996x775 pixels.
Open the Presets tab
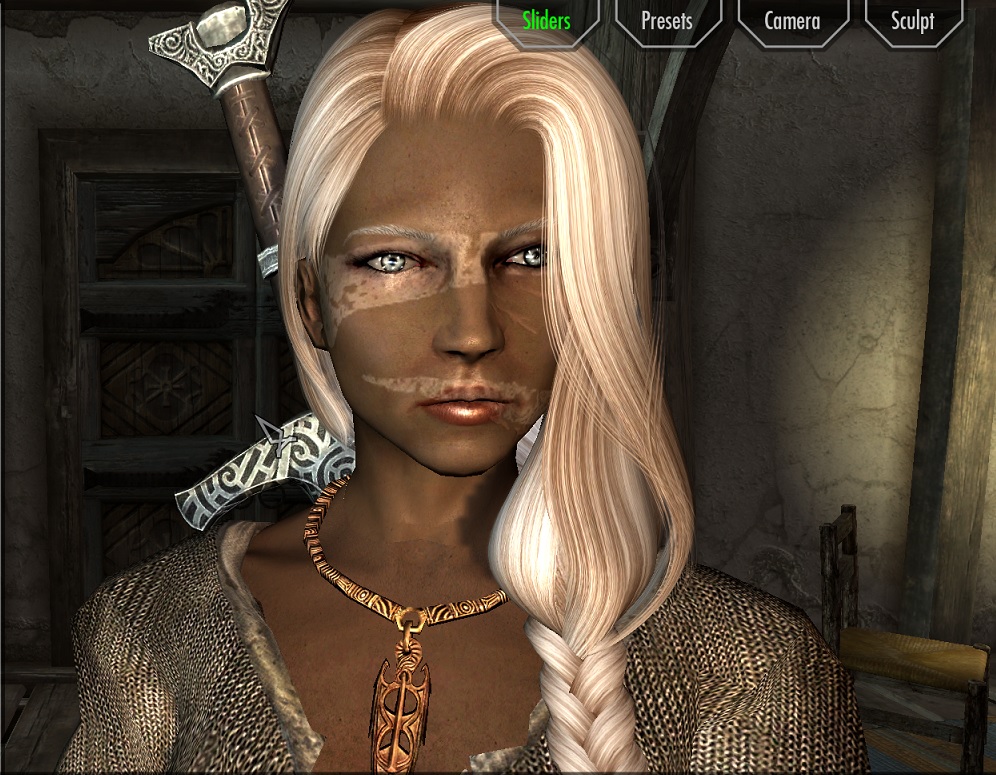point(667,20)
